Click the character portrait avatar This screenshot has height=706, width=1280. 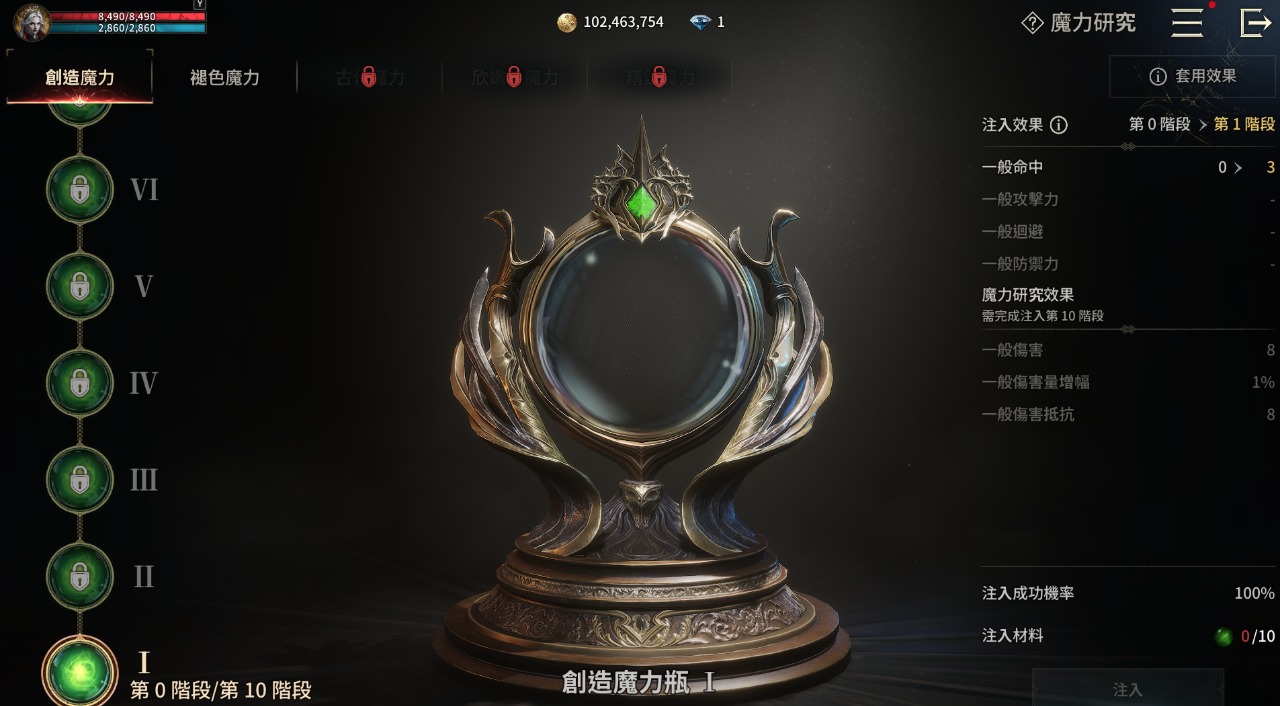click(32, 22)
